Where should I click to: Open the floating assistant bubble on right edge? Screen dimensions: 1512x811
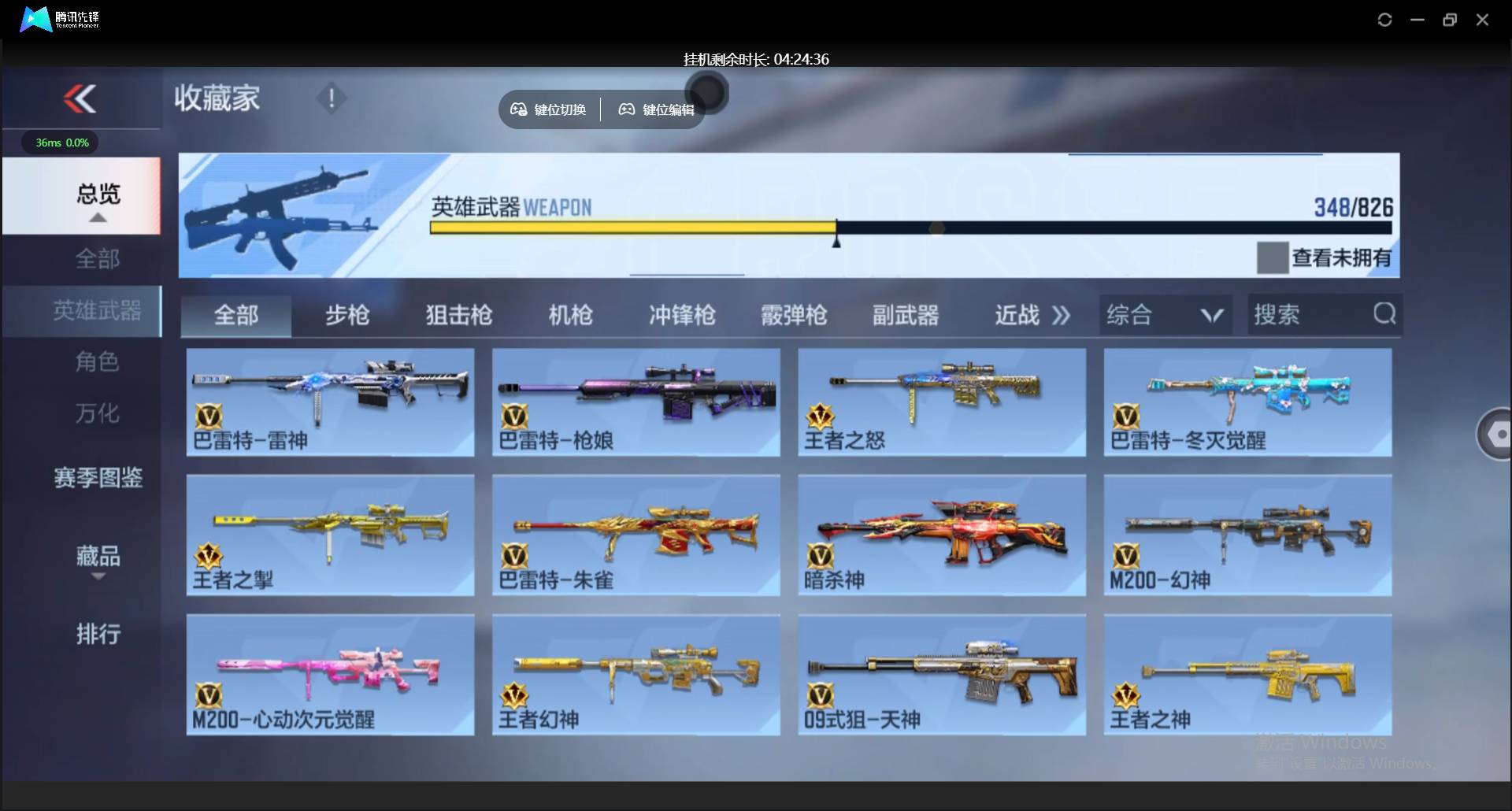tap(1495, 434)
